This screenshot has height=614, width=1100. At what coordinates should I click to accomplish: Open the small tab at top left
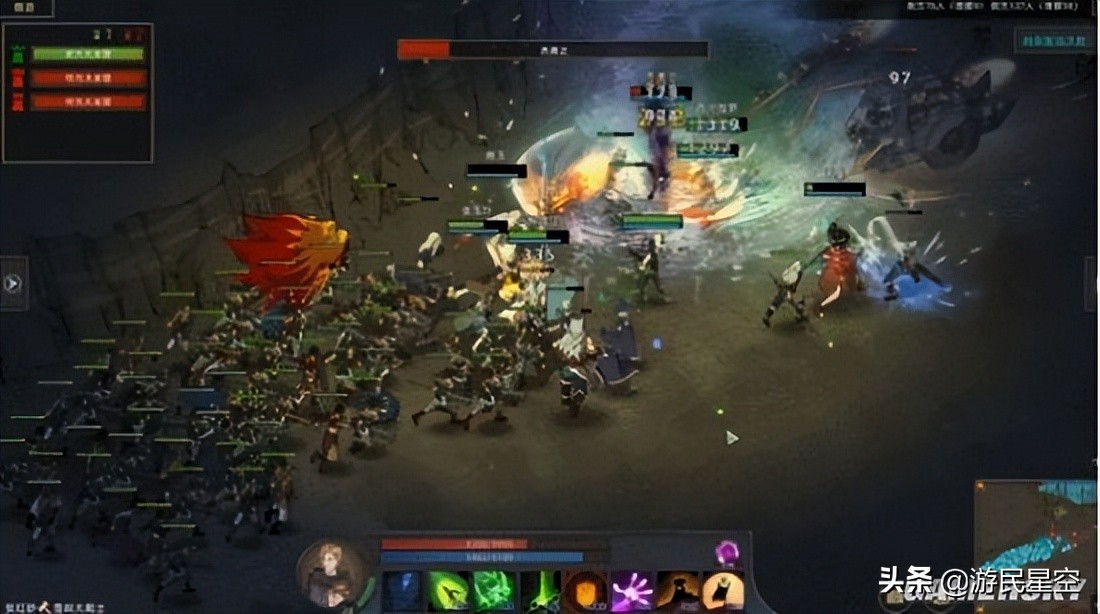26,8
